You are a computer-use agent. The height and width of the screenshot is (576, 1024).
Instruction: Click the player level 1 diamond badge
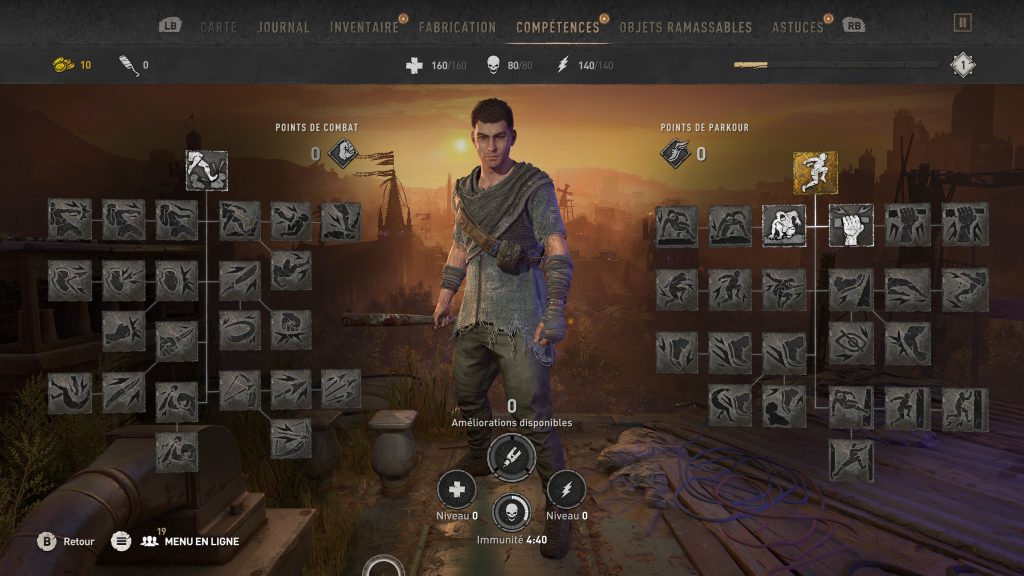tap(962, 65)
